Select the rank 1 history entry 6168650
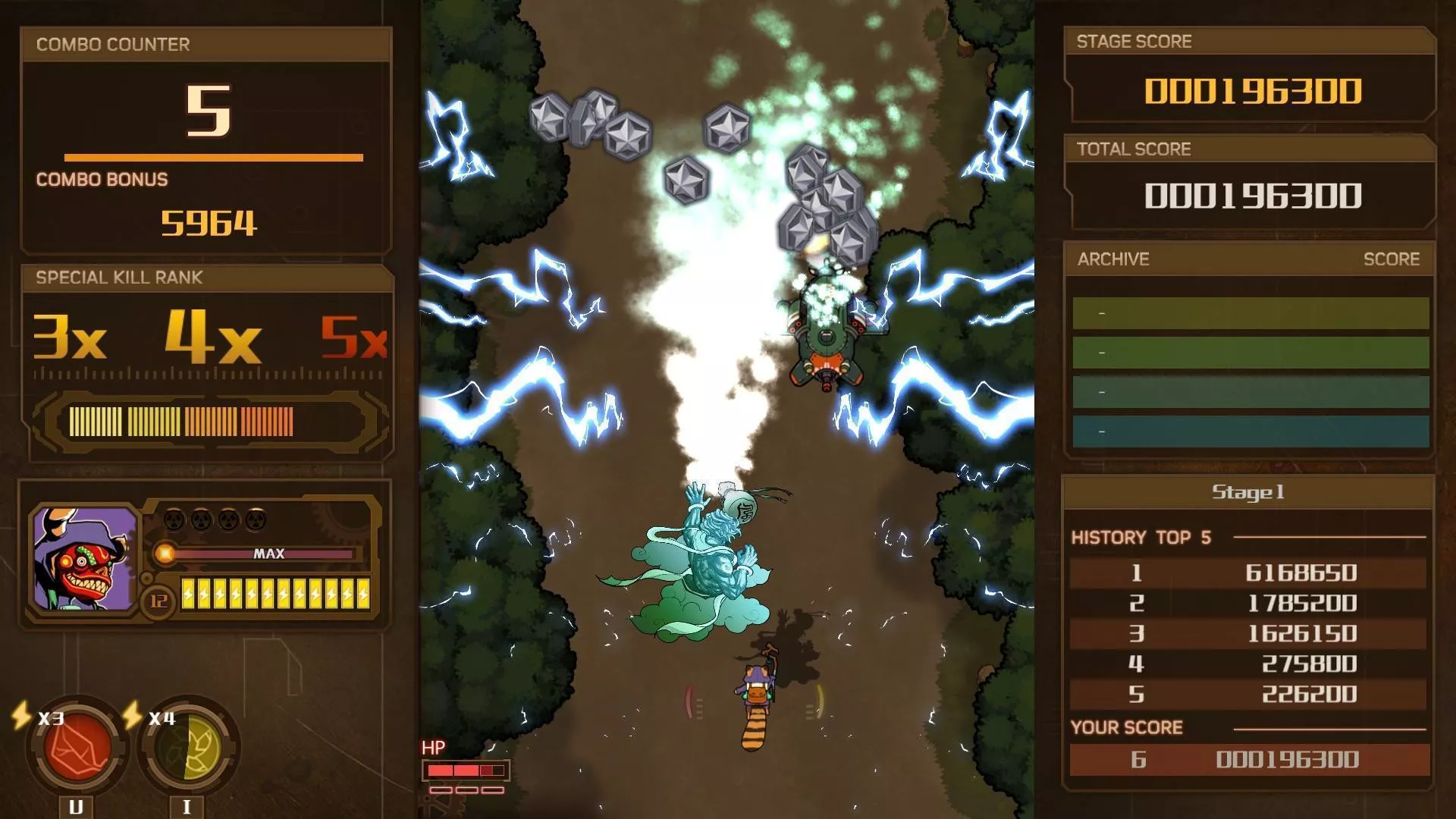Viewport: 1456px width, 819px height. point(1247,573)
